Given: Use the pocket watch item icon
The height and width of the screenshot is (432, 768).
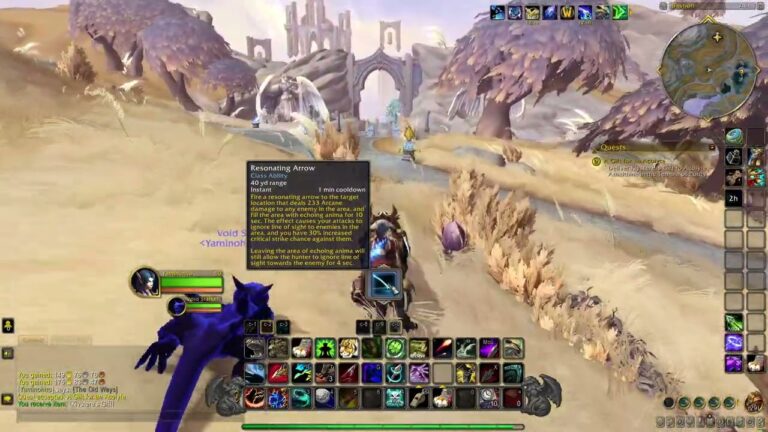Looking at the screenshot, I should [x=488, y=397].
